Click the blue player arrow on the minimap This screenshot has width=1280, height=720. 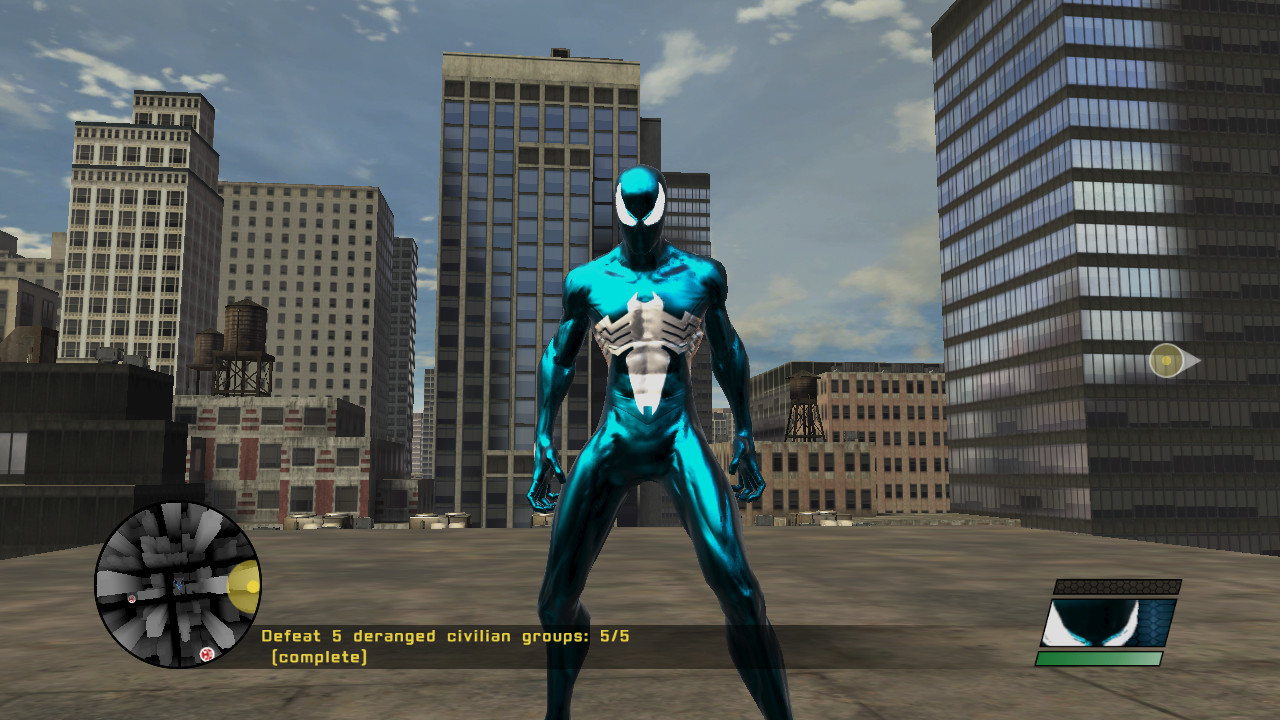pyautogui.click(x=178, y=584)
